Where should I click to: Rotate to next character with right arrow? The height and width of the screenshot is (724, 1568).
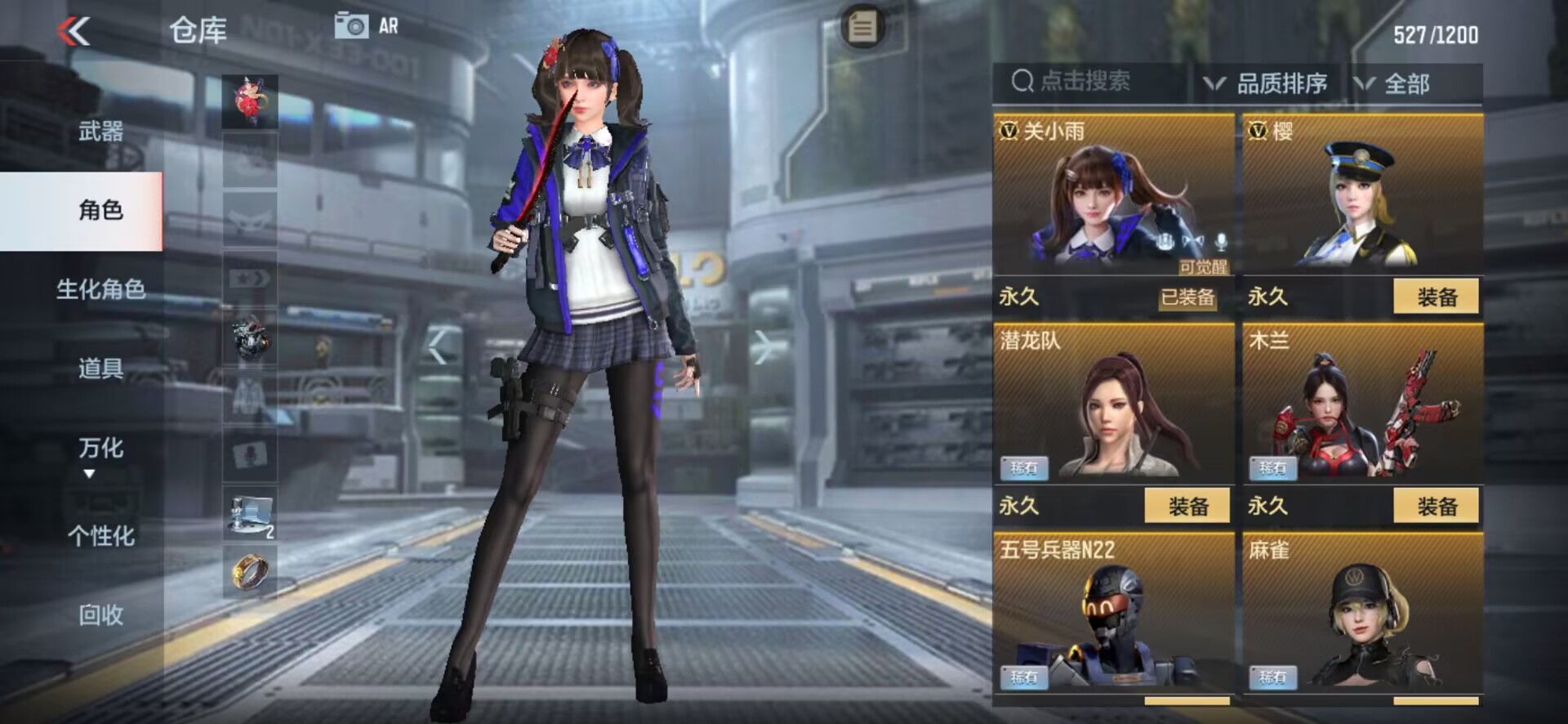765,346
